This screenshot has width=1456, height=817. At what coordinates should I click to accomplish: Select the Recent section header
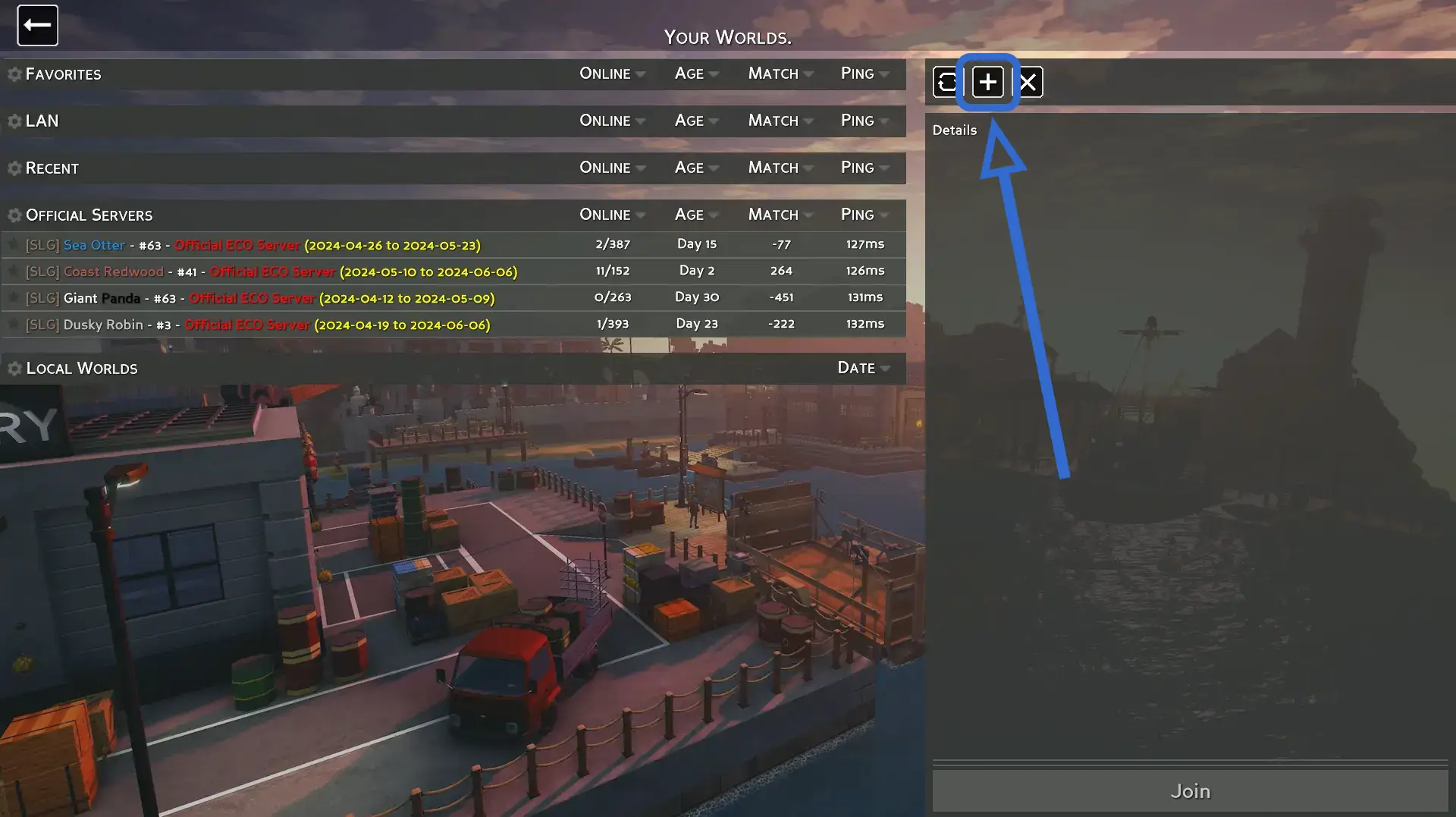click(x=52, y=168)
